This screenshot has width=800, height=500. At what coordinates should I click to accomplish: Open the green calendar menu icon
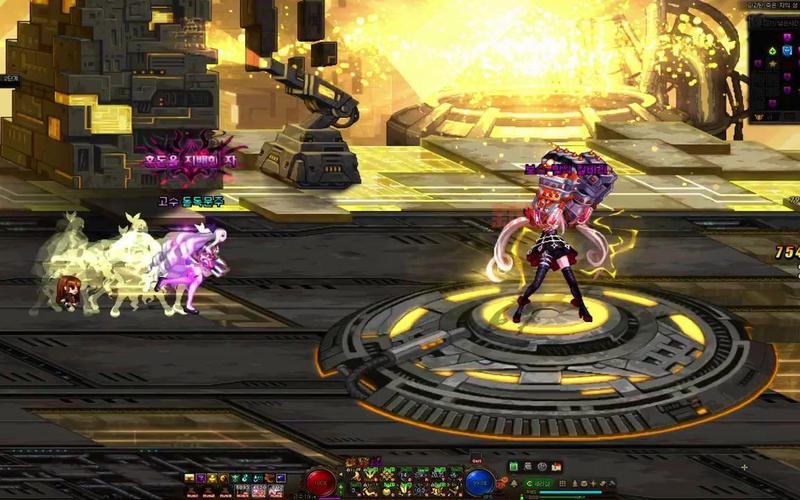pos(514,466)
